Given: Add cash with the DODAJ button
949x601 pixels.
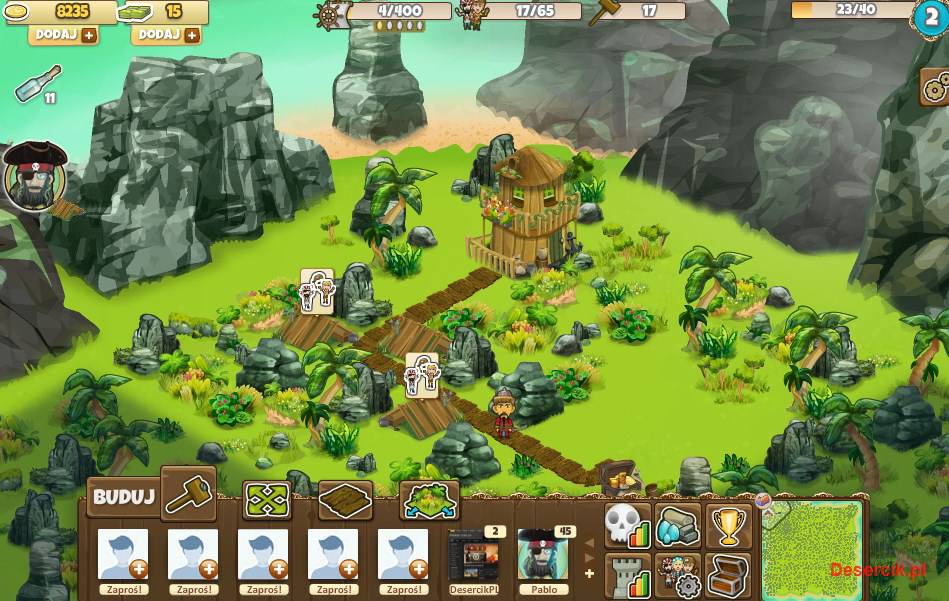Looking at the screenshot, I should pos(168,35).
